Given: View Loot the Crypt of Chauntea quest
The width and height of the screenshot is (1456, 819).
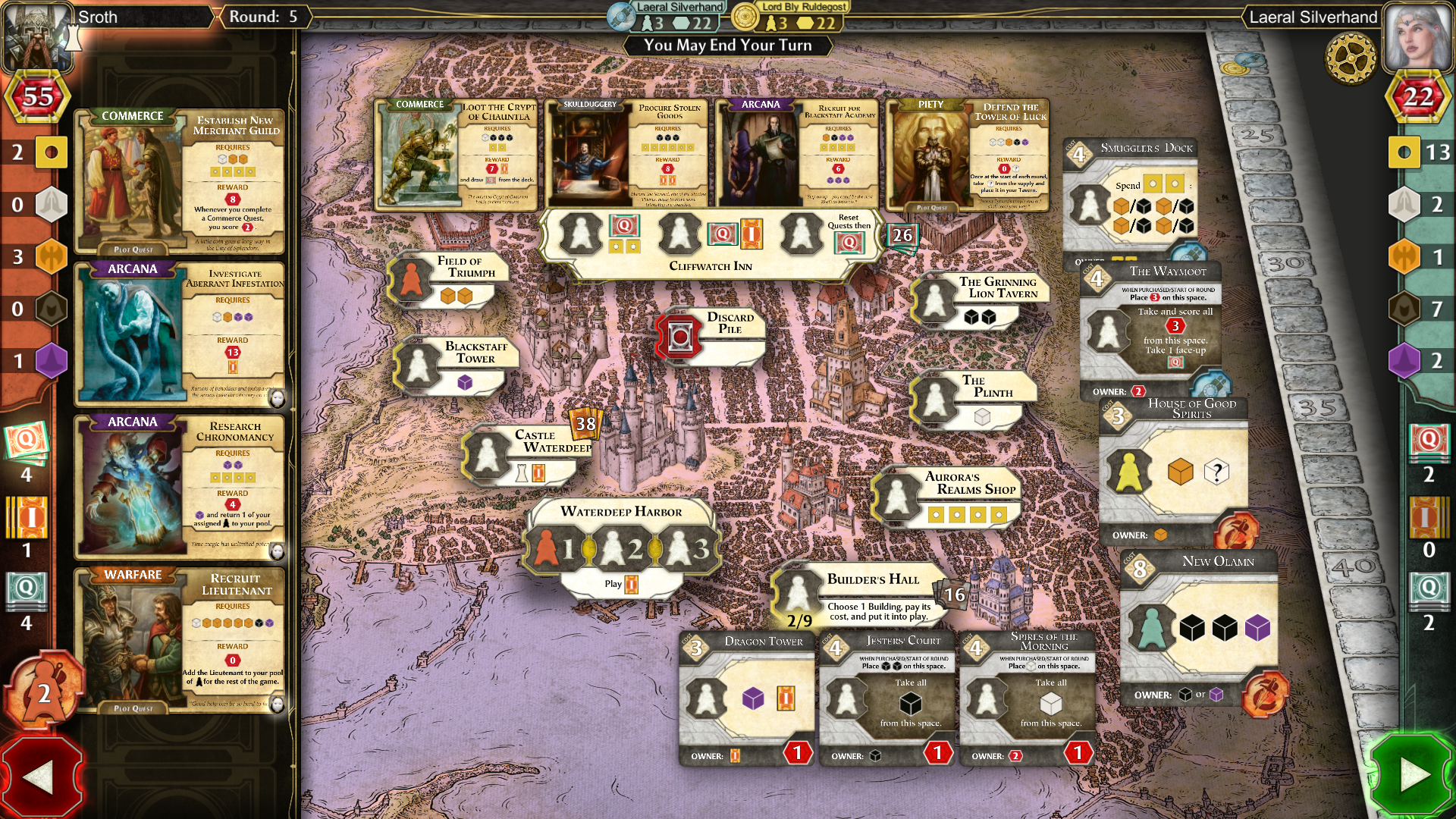Looking at the screenshot, I should tap(457, 155).
